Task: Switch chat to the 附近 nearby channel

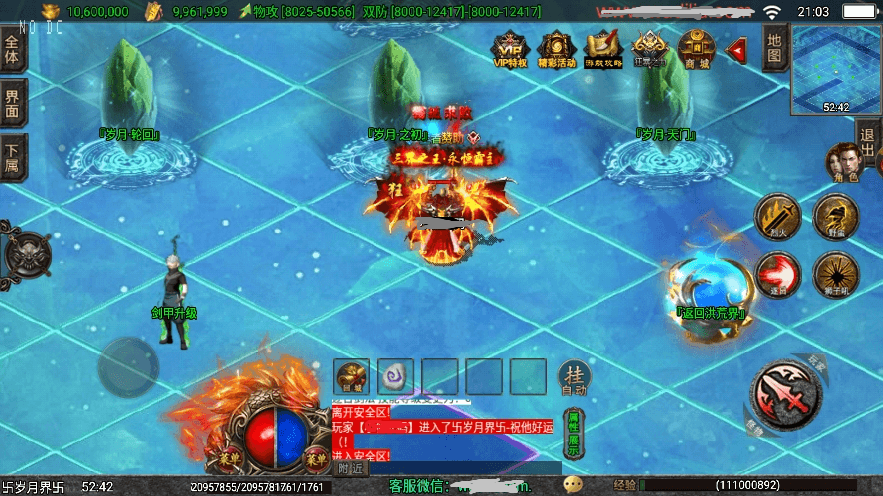Action: (x=350, y=468)
